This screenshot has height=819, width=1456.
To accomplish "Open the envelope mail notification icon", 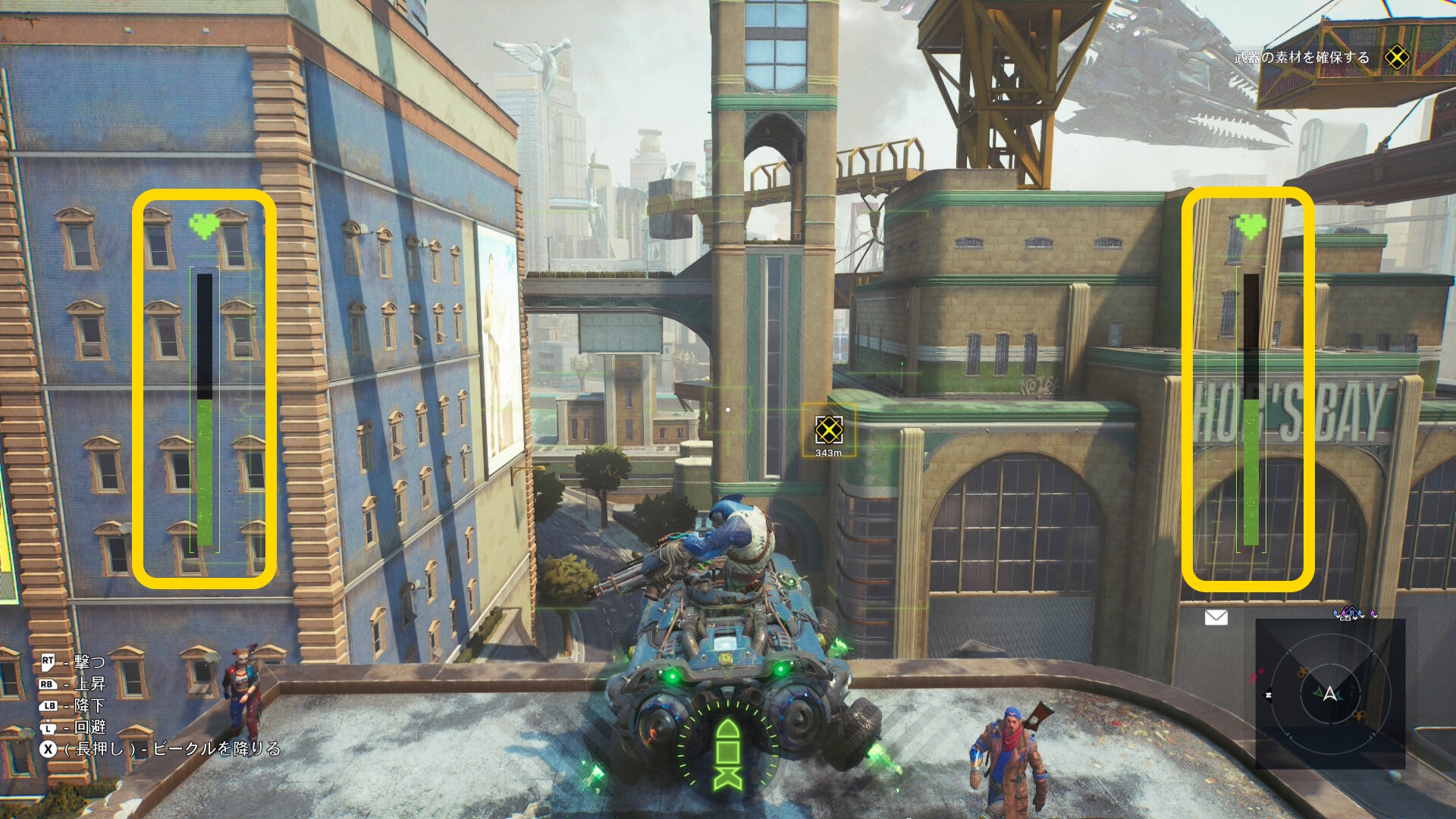I will 1216,617.
